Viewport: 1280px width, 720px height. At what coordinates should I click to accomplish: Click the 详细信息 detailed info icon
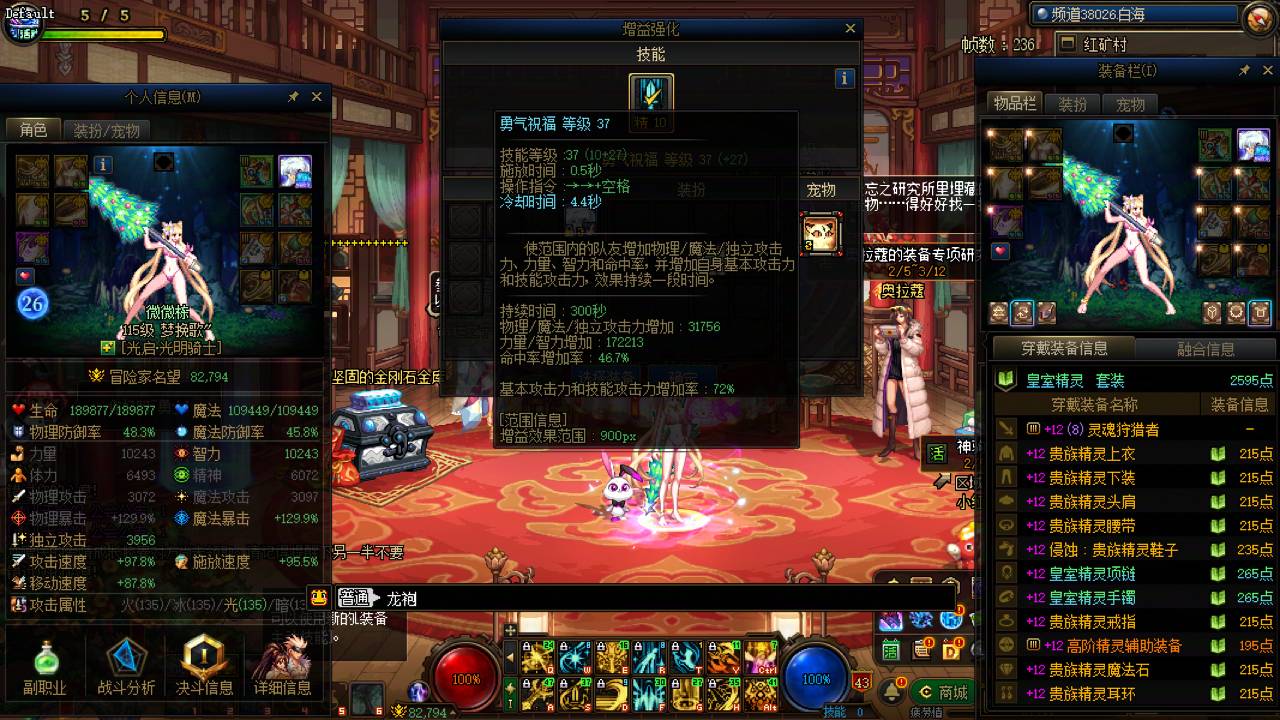(283, 660)
